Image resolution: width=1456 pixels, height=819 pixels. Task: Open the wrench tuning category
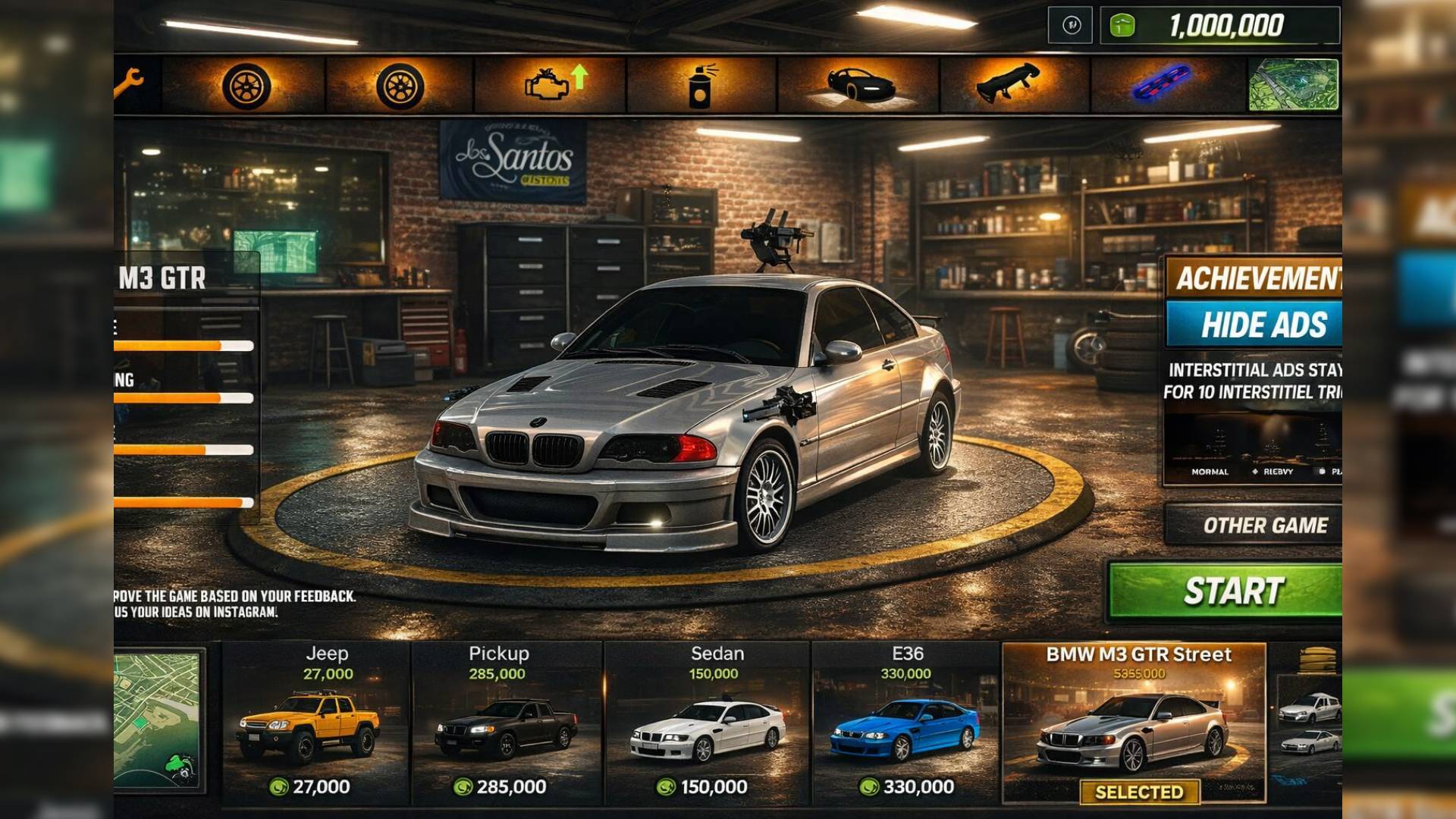coord(130,83)
